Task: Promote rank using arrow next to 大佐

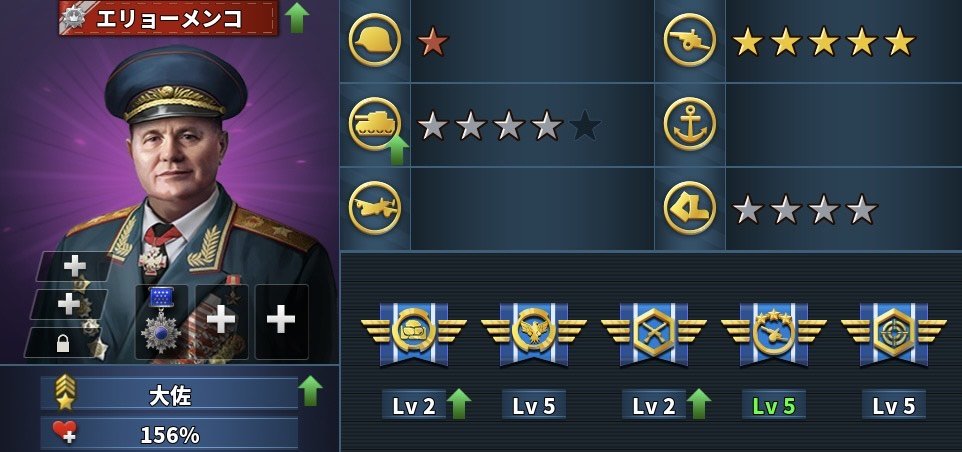Action: click(x=311, y=391)
